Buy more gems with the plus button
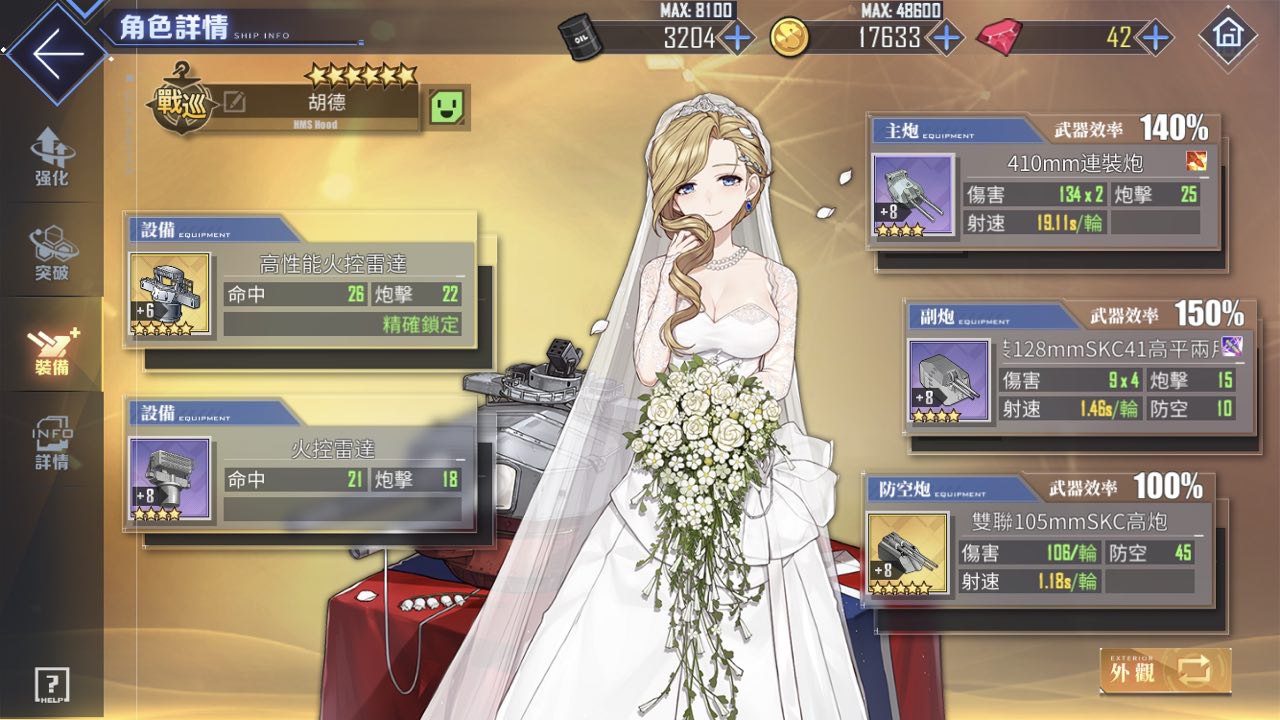Viewport: 1280px width, 720px height. pos(1155,38)
